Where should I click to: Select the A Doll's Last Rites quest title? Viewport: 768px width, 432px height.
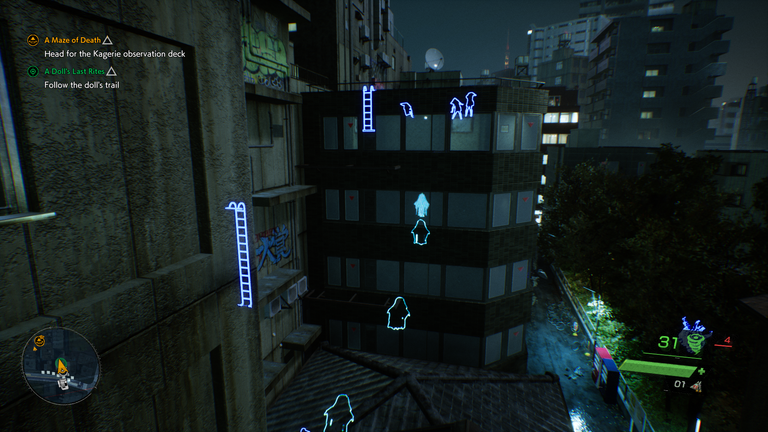(74, 72)
